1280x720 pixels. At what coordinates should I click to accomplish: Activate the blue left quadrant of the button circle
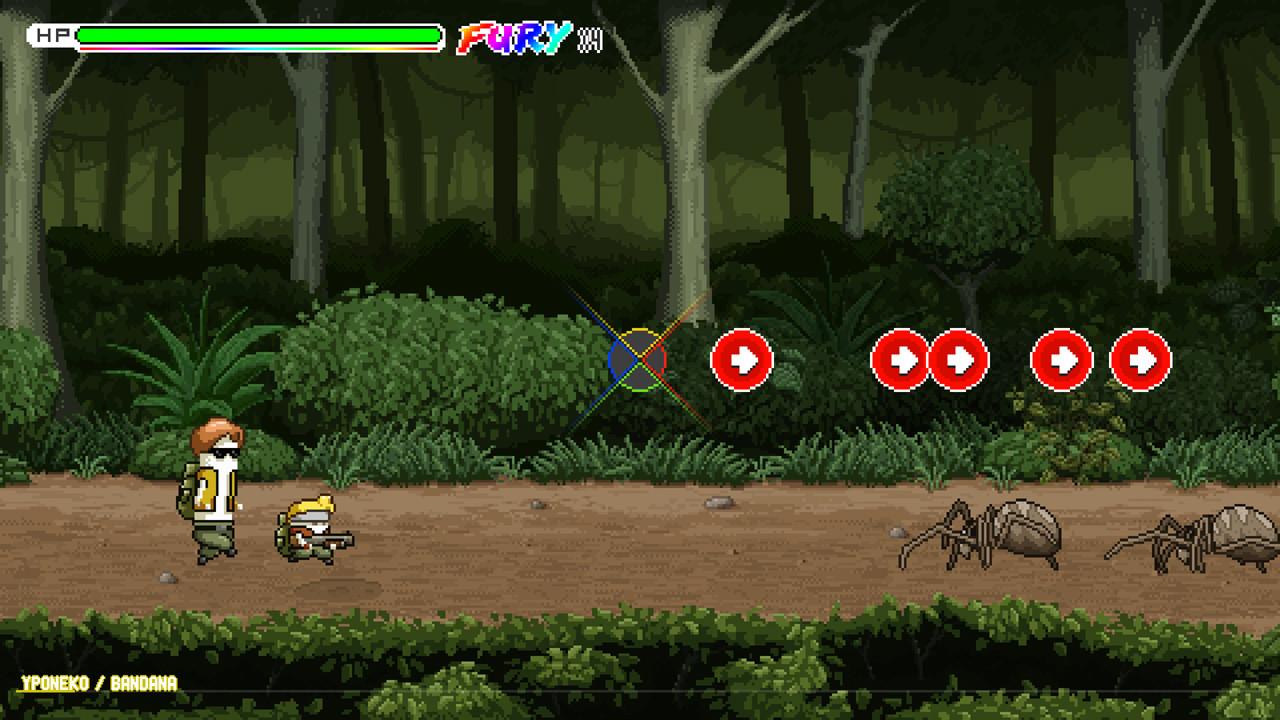click(618, 362)
